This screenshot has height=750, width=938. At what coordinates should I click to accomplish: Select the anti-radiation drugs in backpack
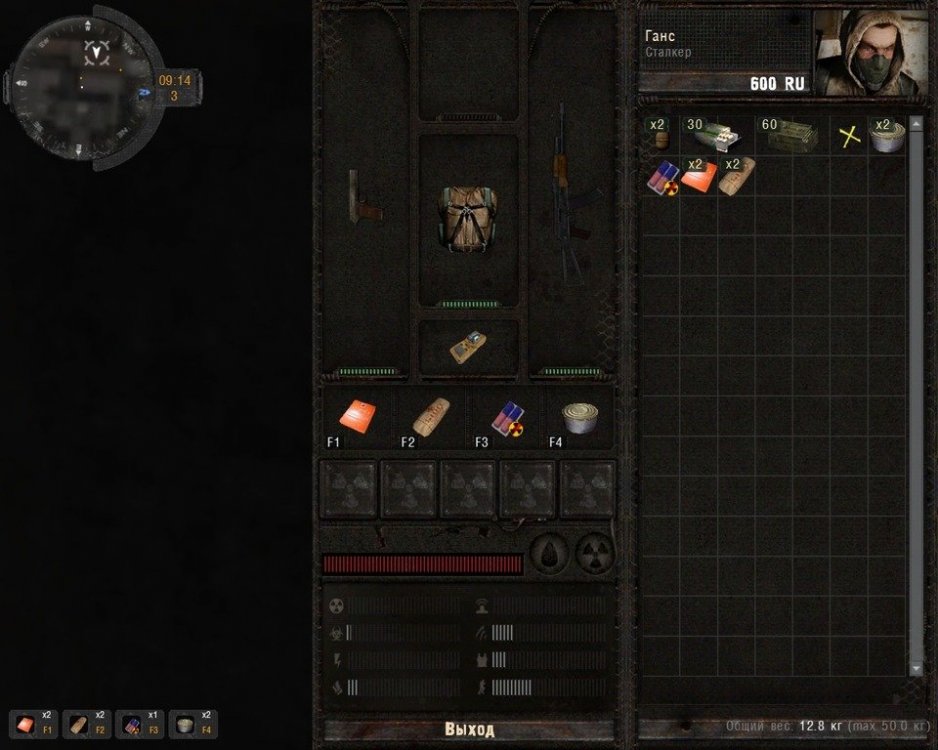(x=661, y=177)
